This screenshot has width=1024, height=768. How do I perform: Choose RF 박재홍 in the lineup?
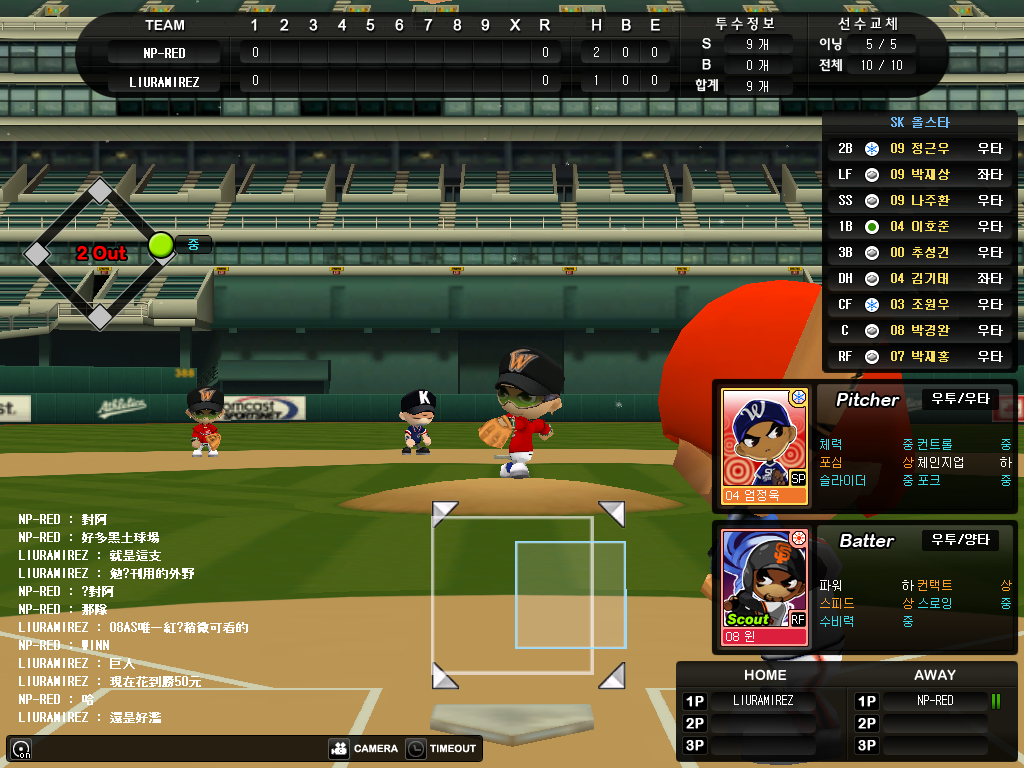coord(919,357)
